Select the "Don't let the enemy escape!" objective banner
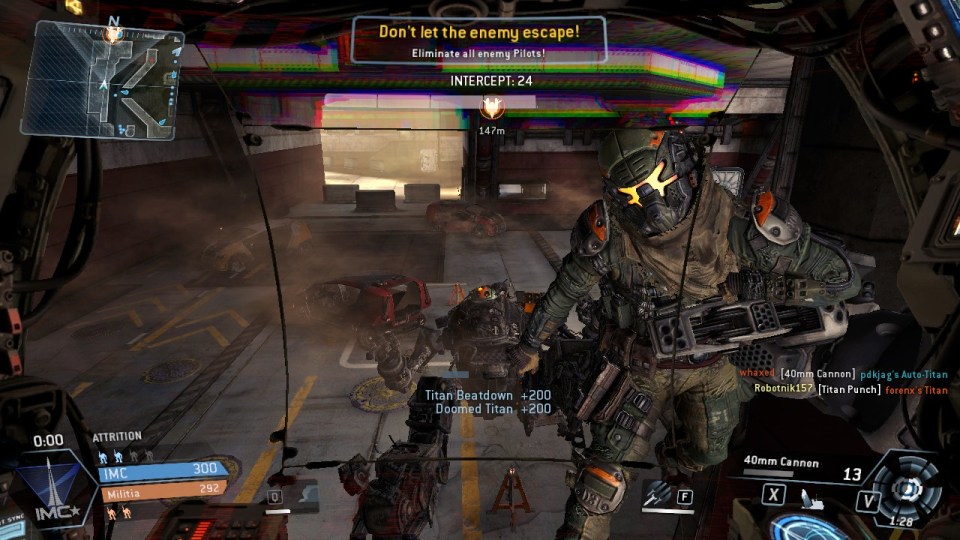 [x=478, y=40]
